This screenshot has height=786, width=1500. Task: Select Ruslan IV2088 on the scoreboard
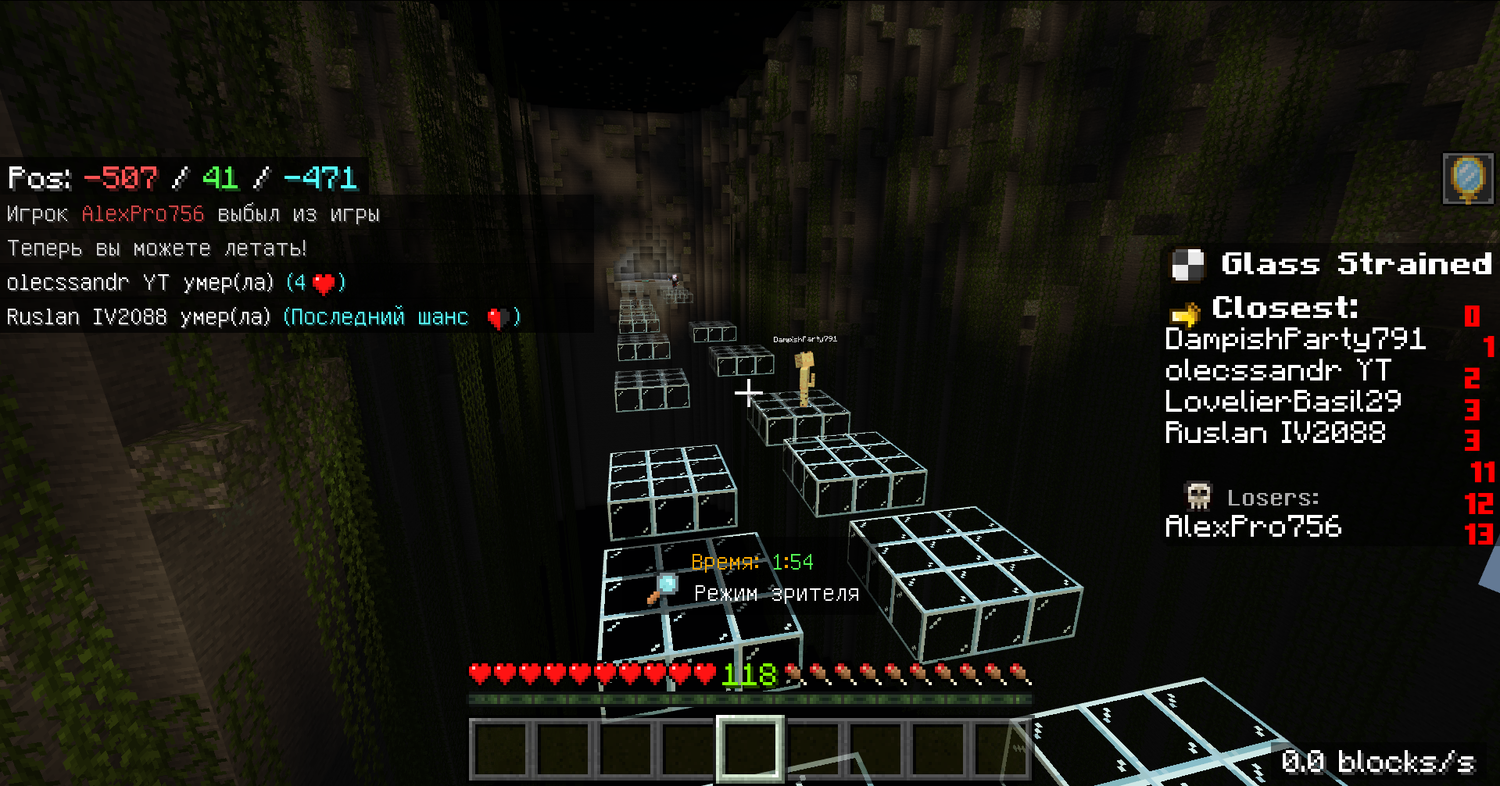(1275, 433)
